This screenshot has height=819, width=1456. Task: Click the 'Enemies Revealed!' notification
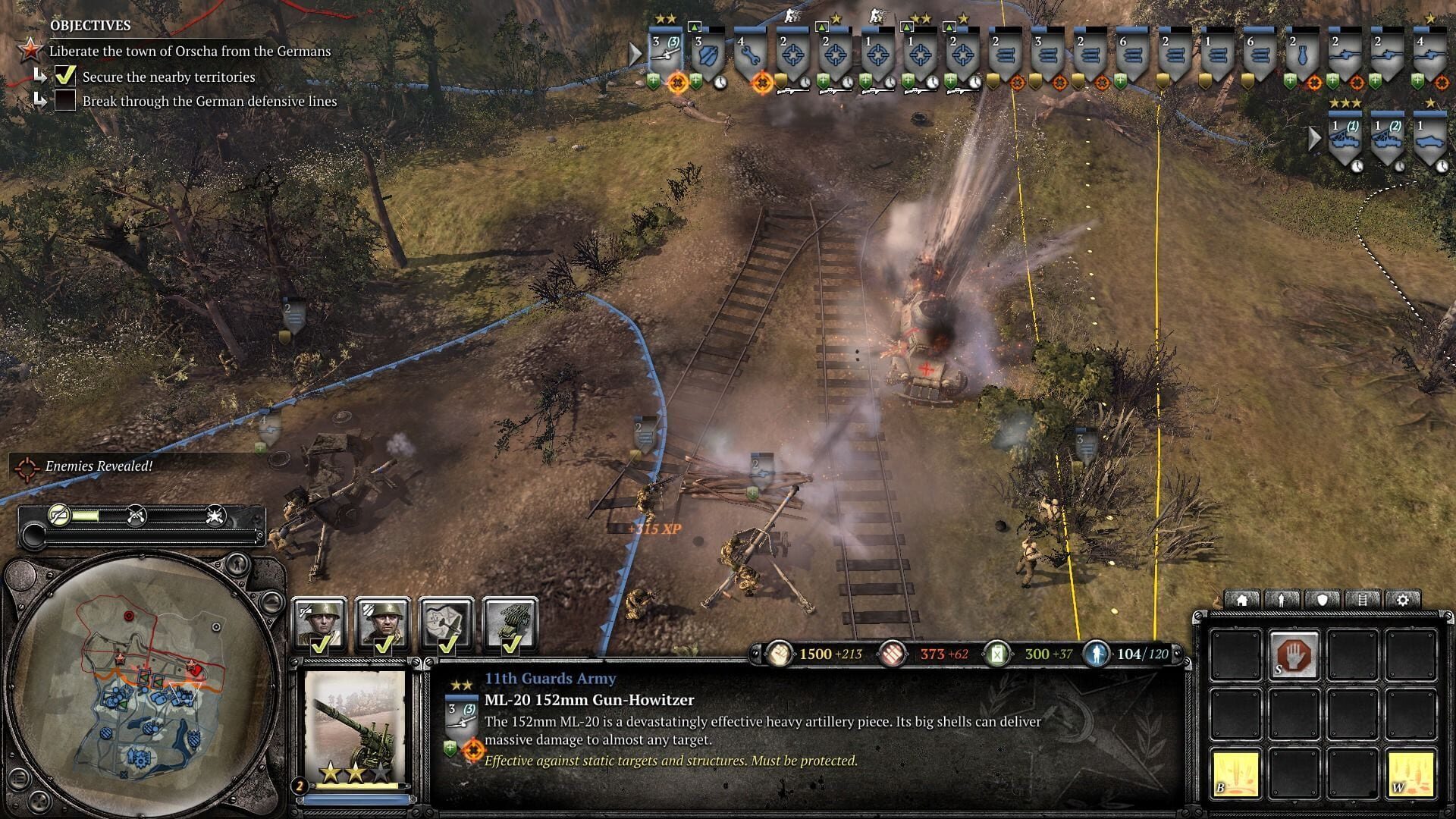coord(99,466)
